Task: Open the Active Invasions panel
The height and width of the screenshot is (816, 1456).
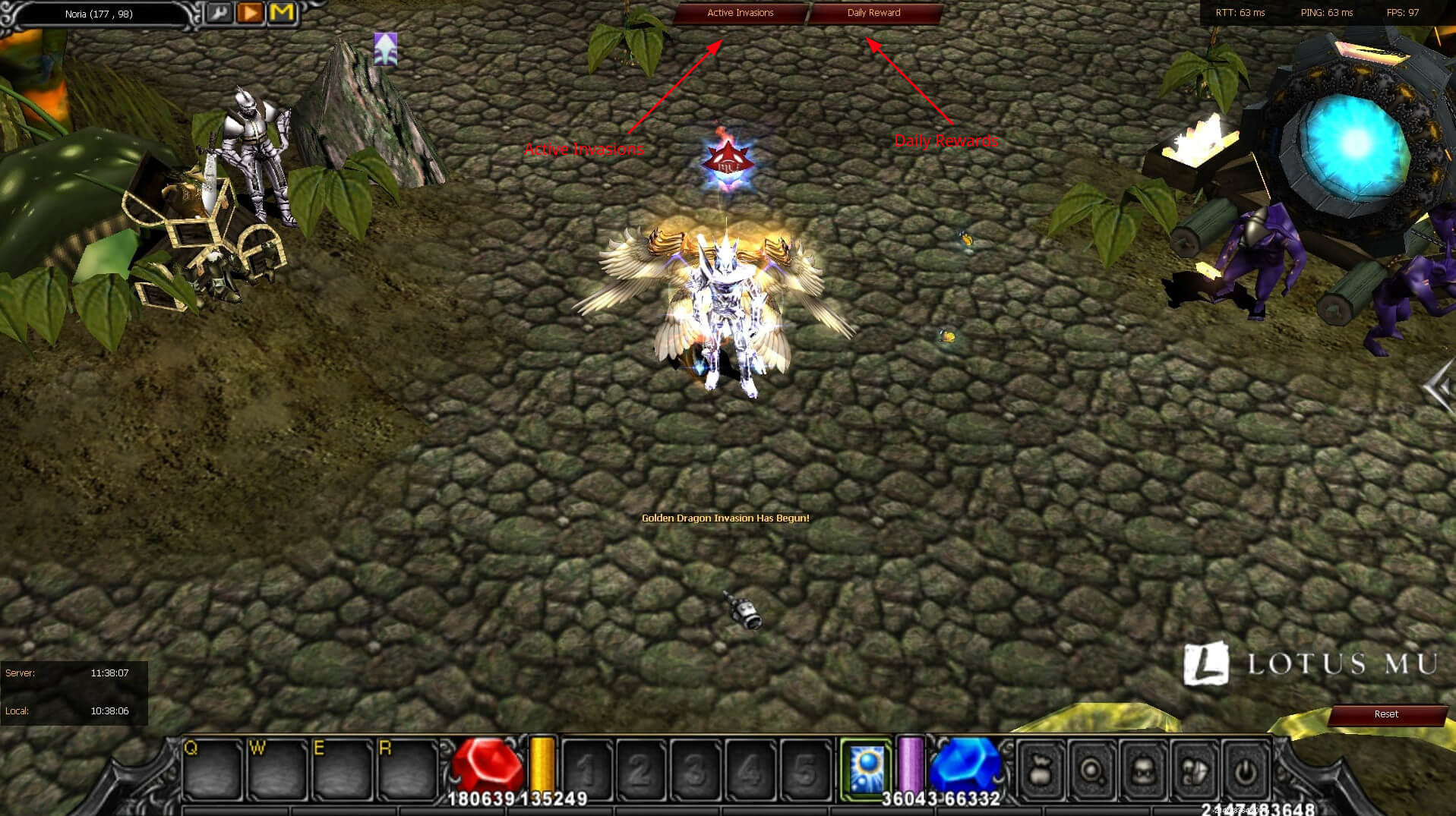Action: [x=740, y=13]
